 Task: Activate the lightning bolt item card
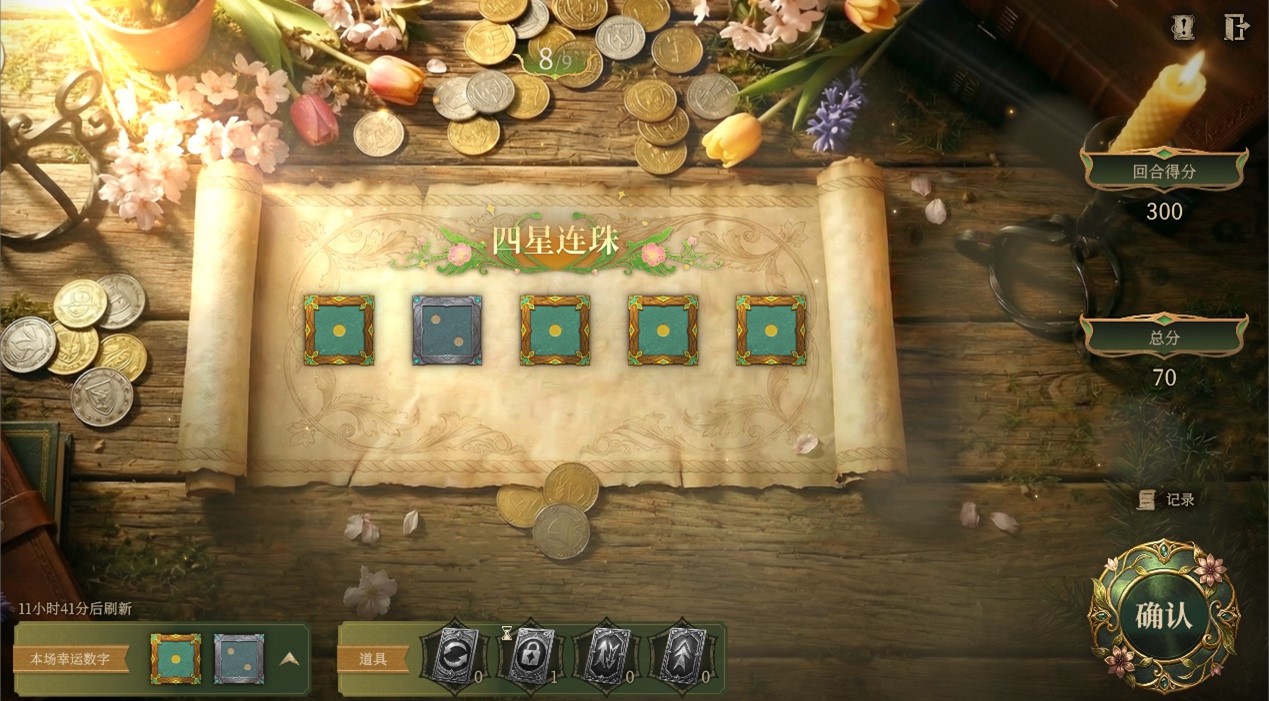[x=605, y=657]
